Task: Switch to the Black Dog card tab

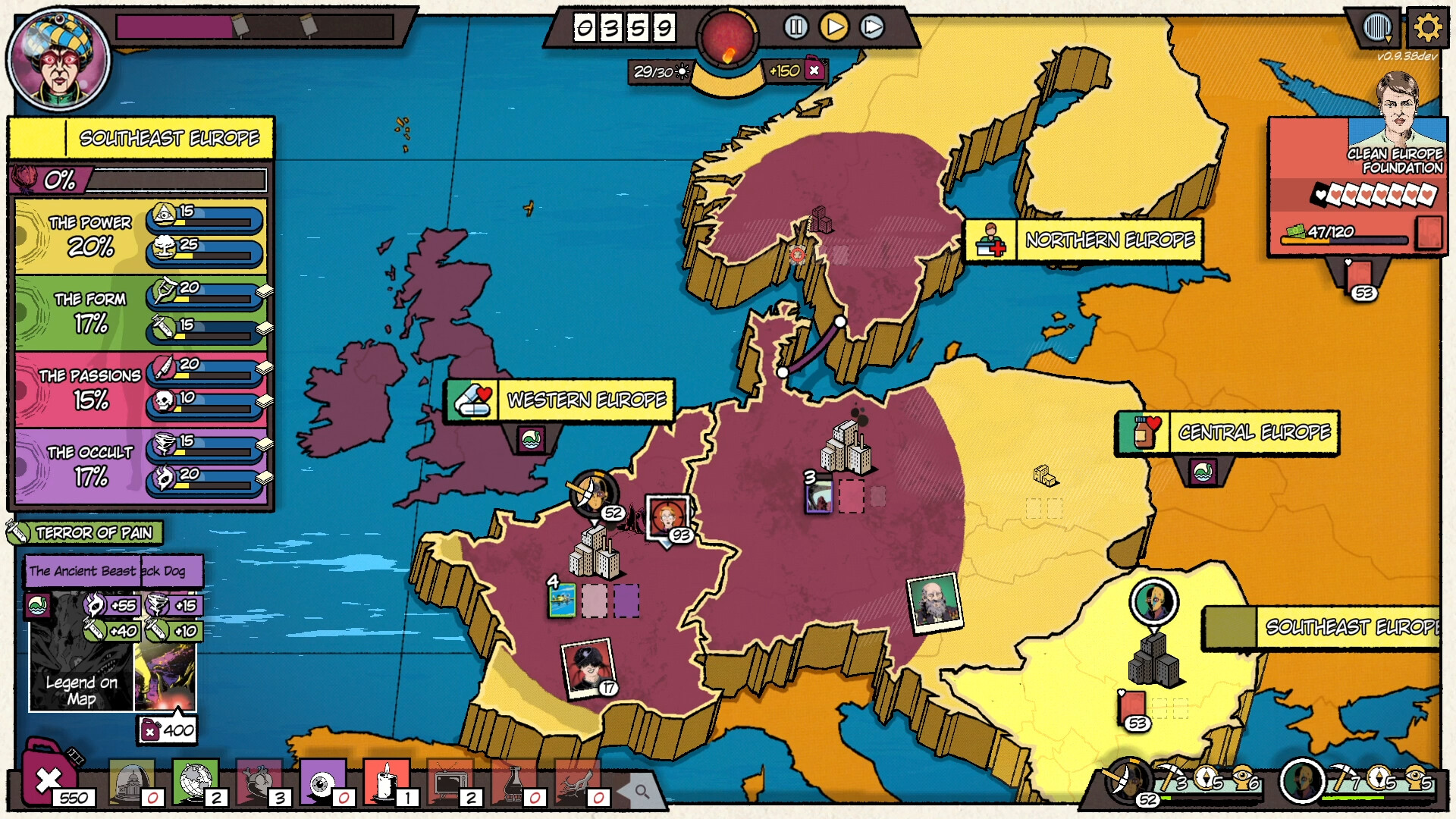Action: coord(171,571)
